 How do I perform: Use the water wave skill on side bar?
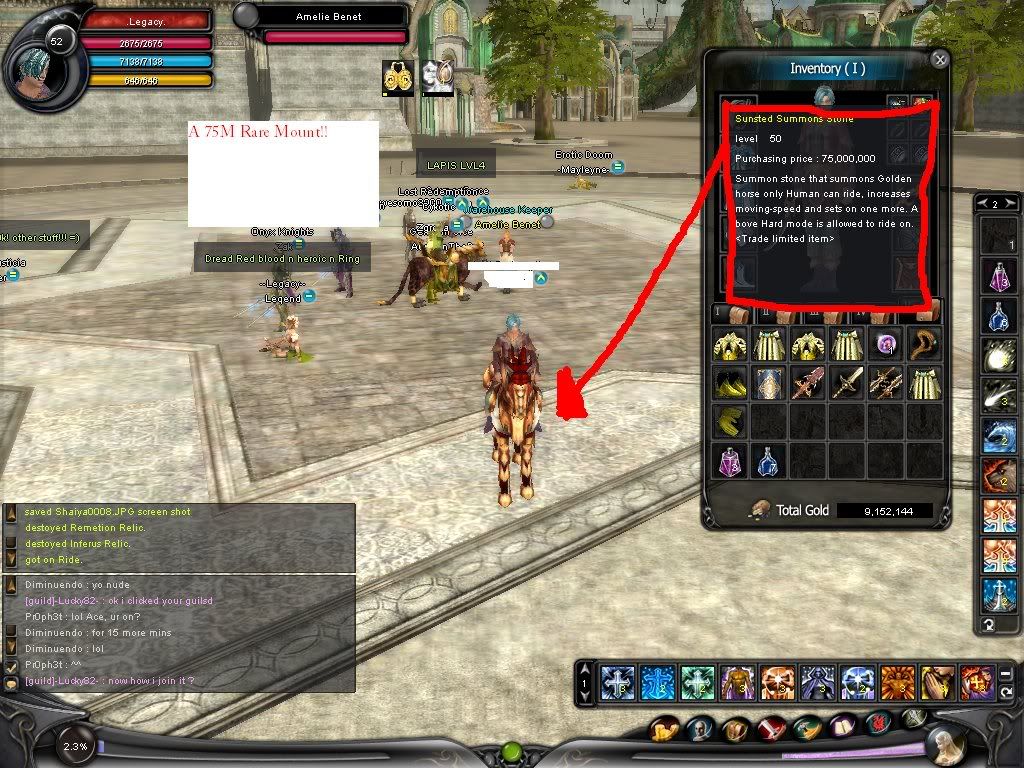998,436
